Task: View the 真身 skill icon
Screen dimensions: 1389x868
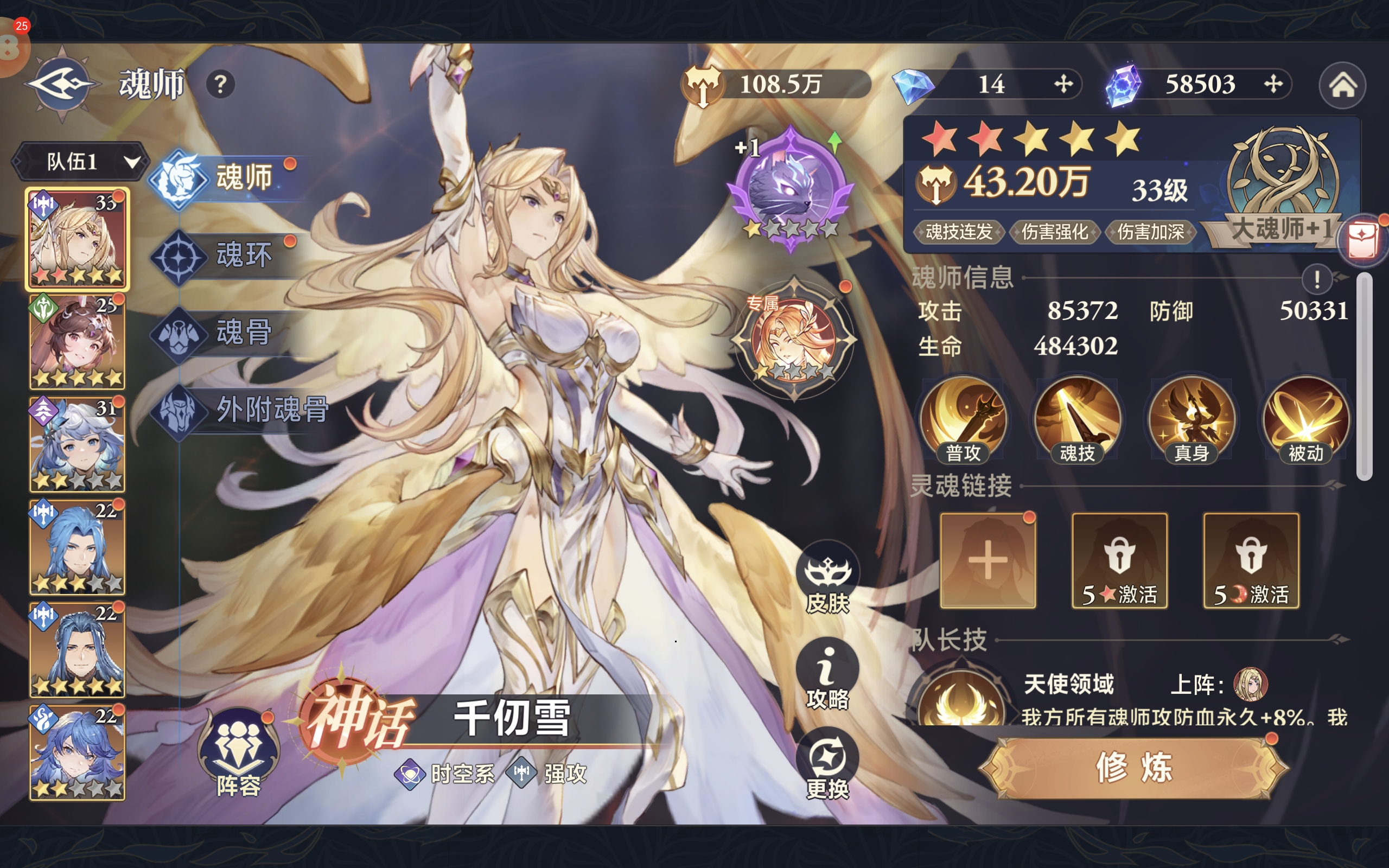Action: pos(1192,419)
